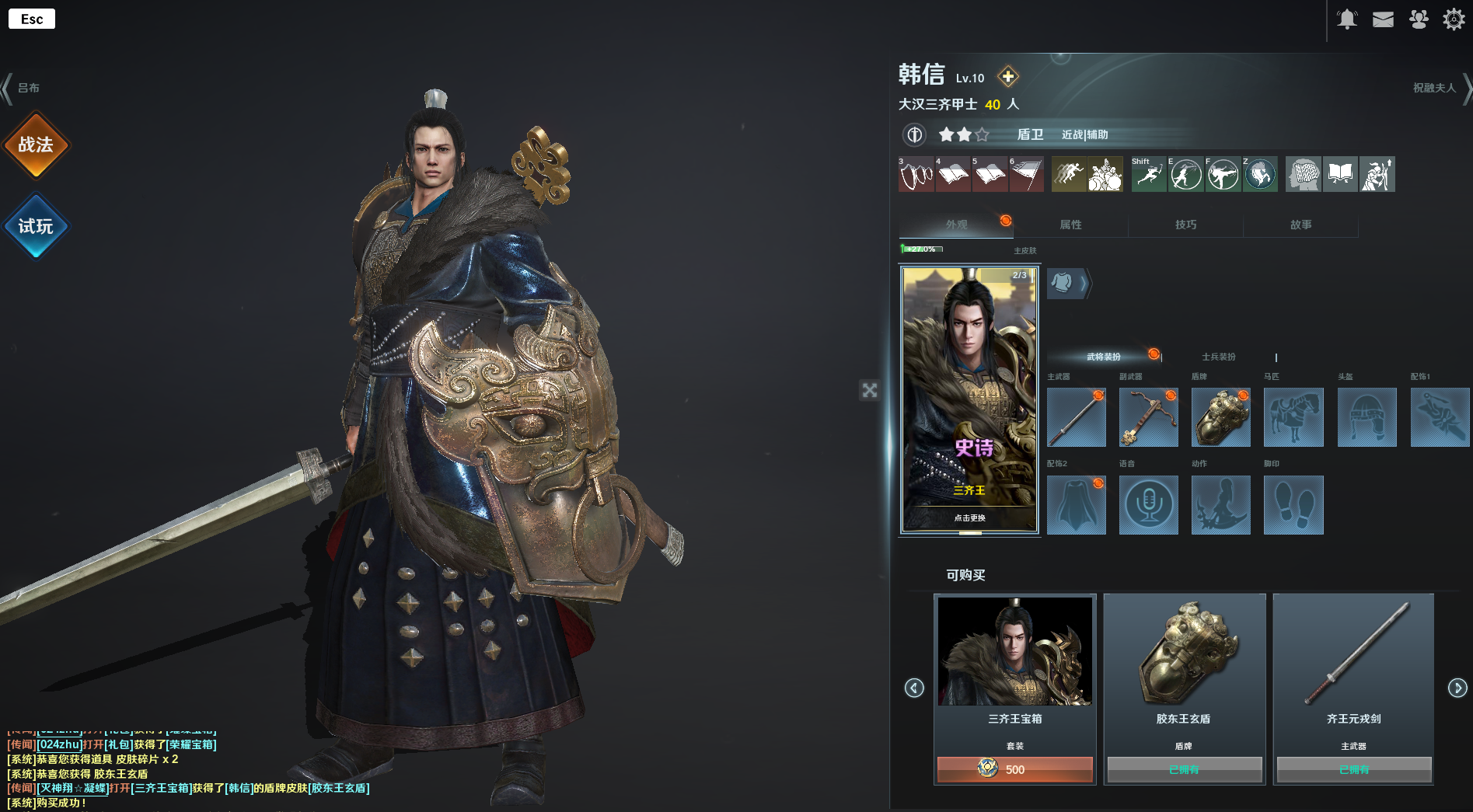Select the 主武器 sword slot
Viewport: 1473px width, 812px height.
pyautogui.click(x=1076, y=417)
